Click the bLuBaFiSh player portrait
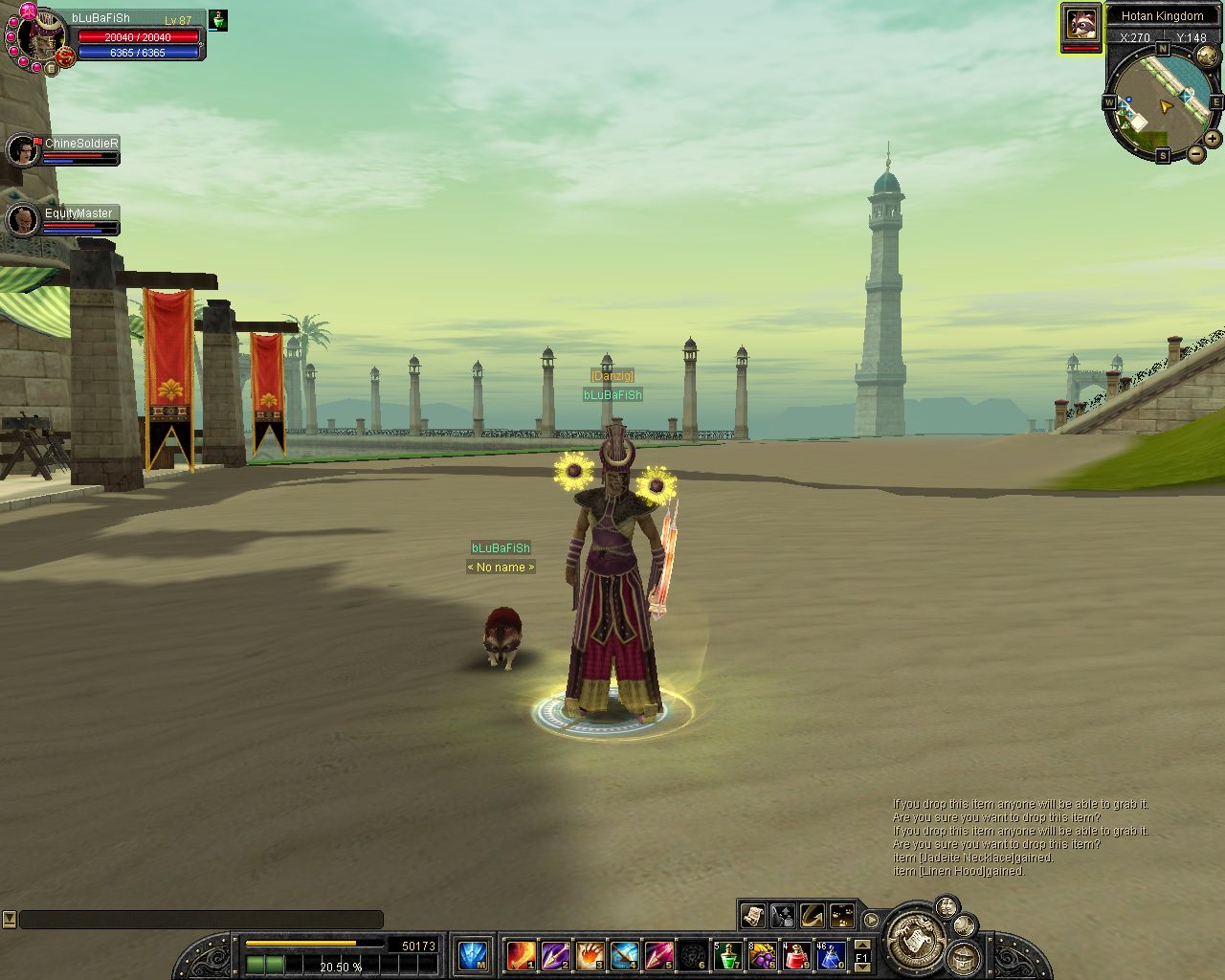The width and height of the screenshot is (1225, 980). tap(38, 38)
